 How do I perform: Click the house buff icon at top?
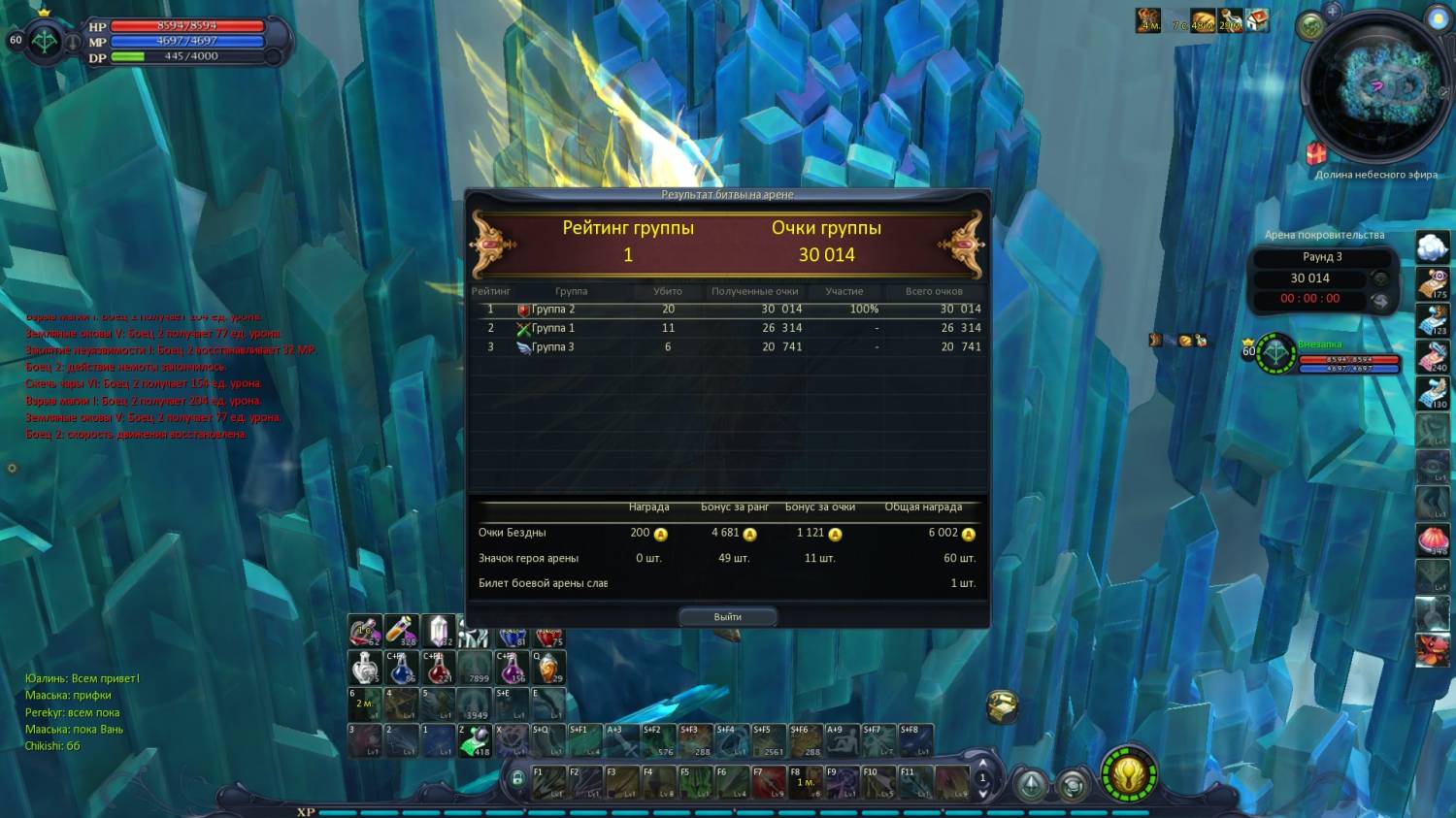coord(1257,20)
